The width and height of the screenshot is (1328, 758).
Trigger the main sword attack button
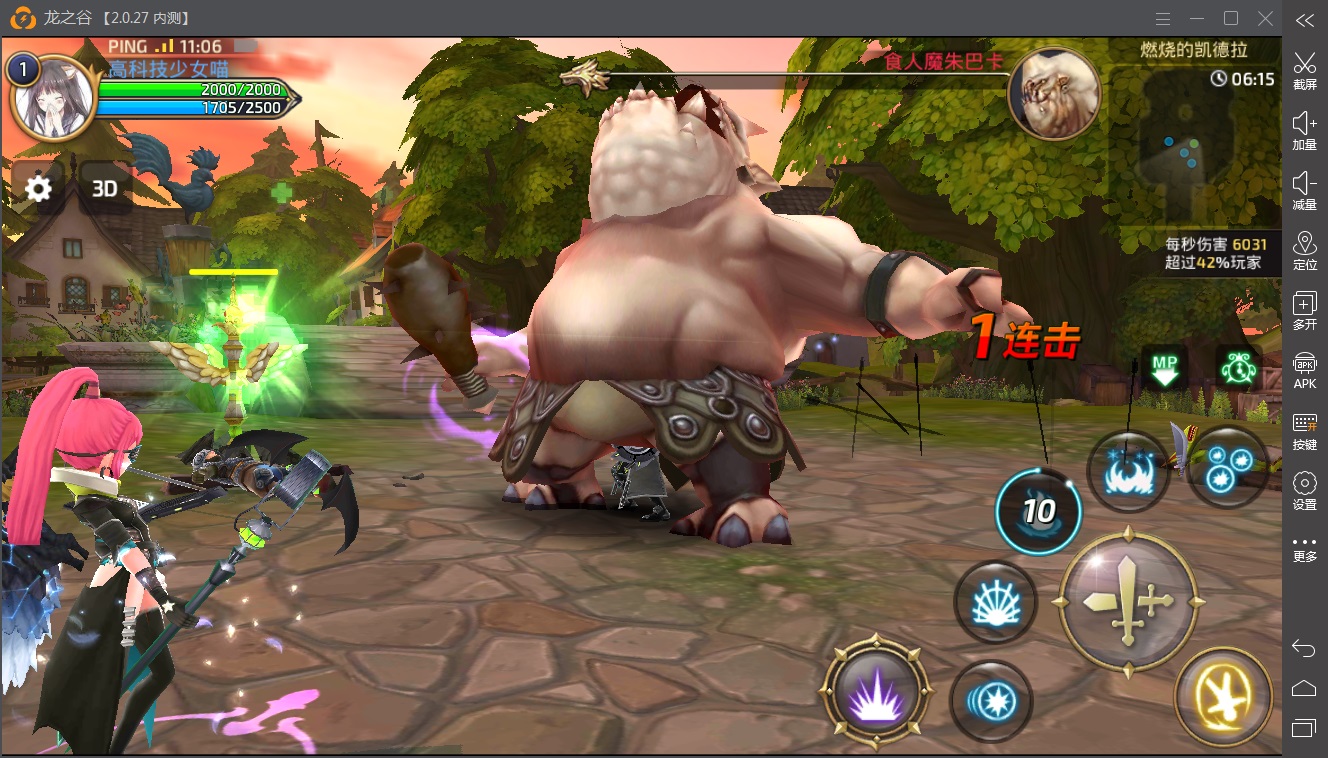coord(1128,603)
